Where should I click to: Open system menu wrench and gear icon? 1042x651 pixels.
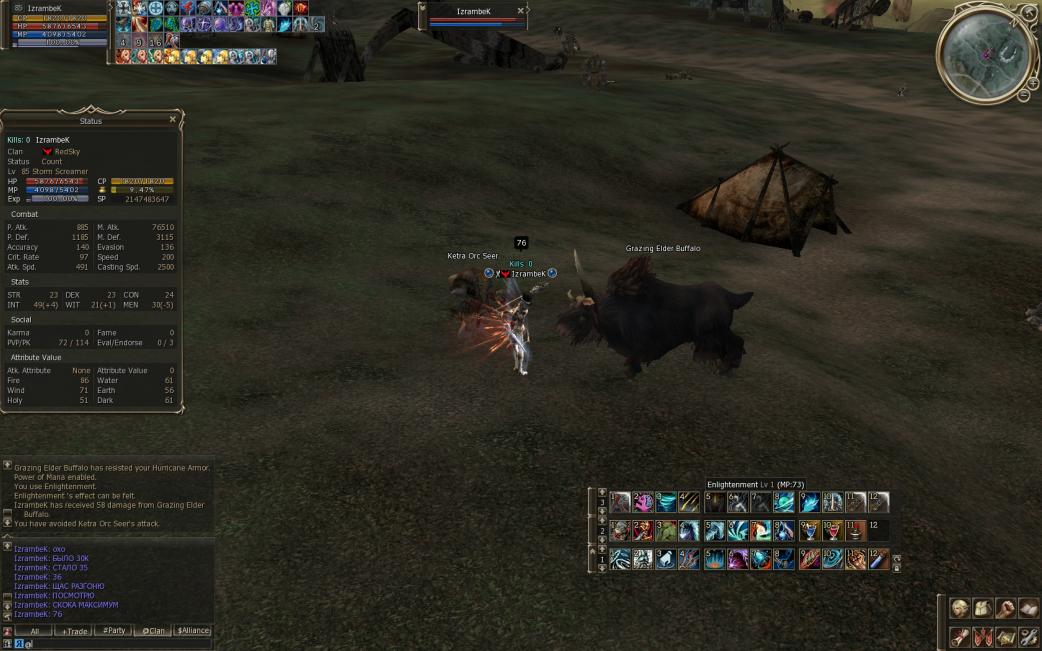[1028, 636]
